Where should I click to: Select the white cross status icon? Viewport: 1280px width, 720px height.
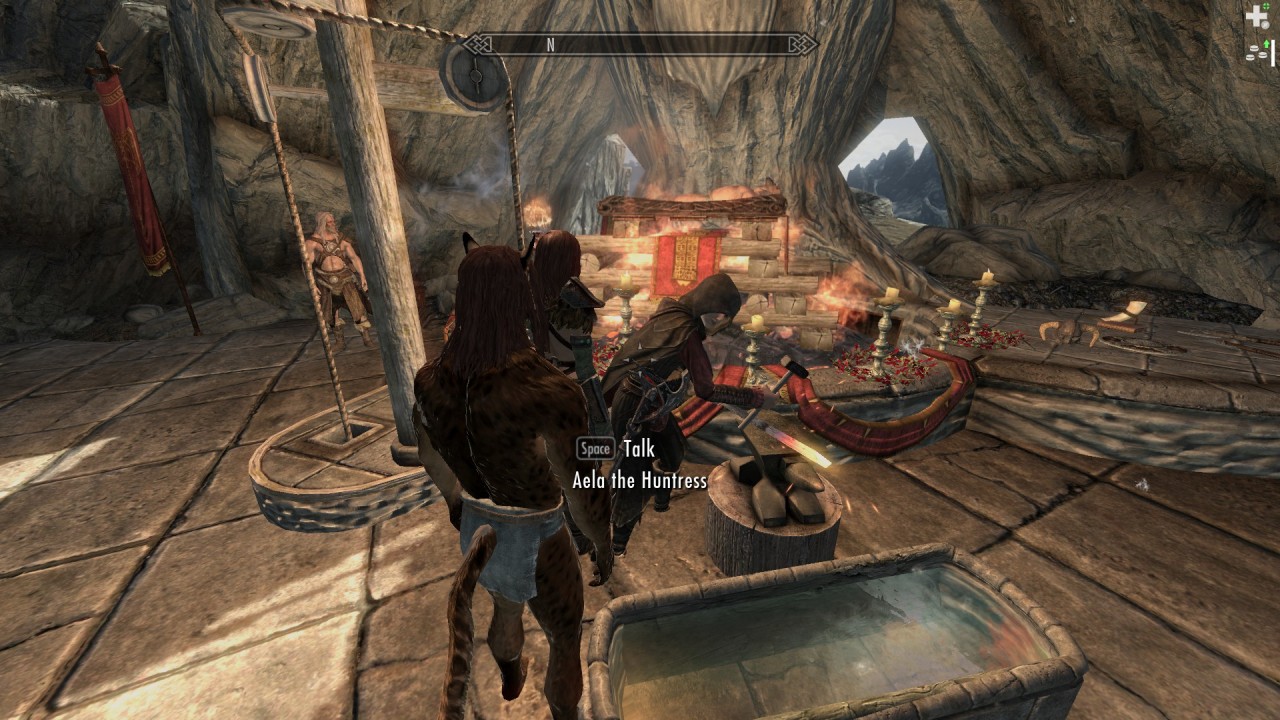[x=1256, y=17]
